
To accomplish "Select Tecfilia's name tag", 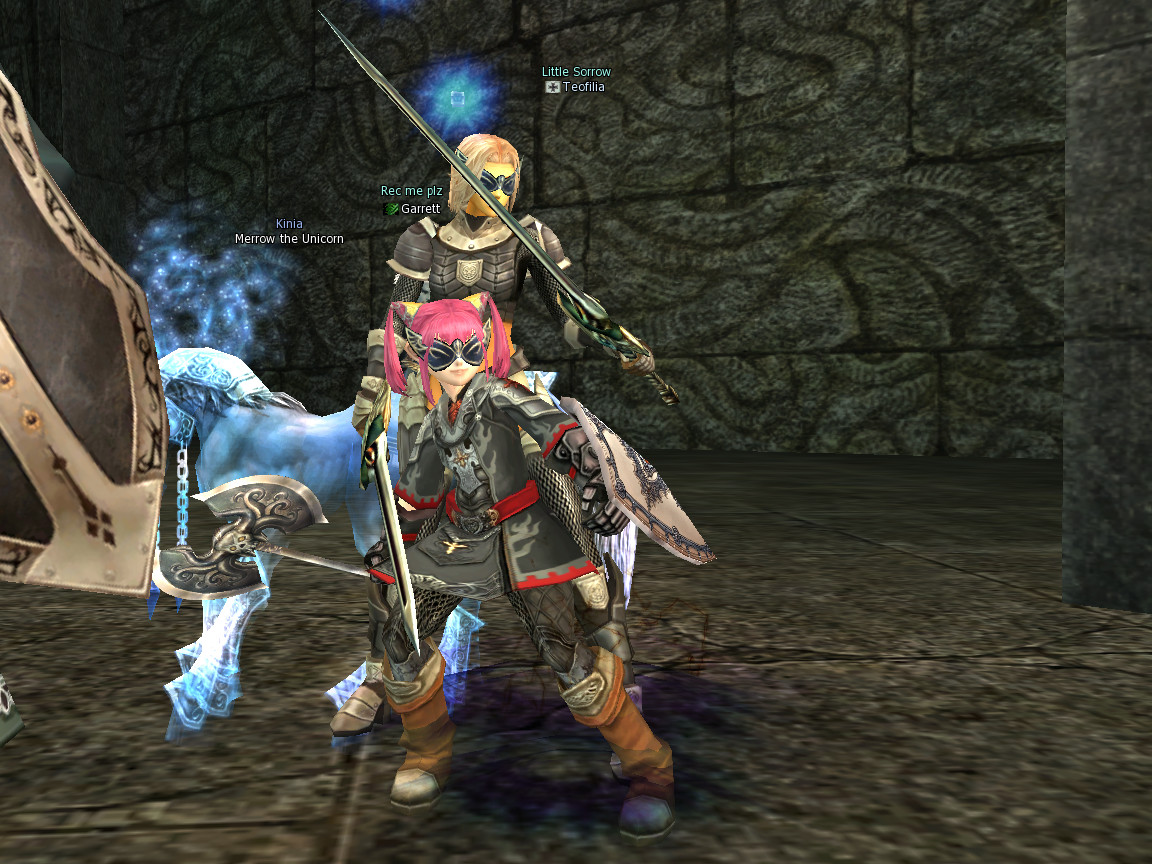I will click(583, 87).
